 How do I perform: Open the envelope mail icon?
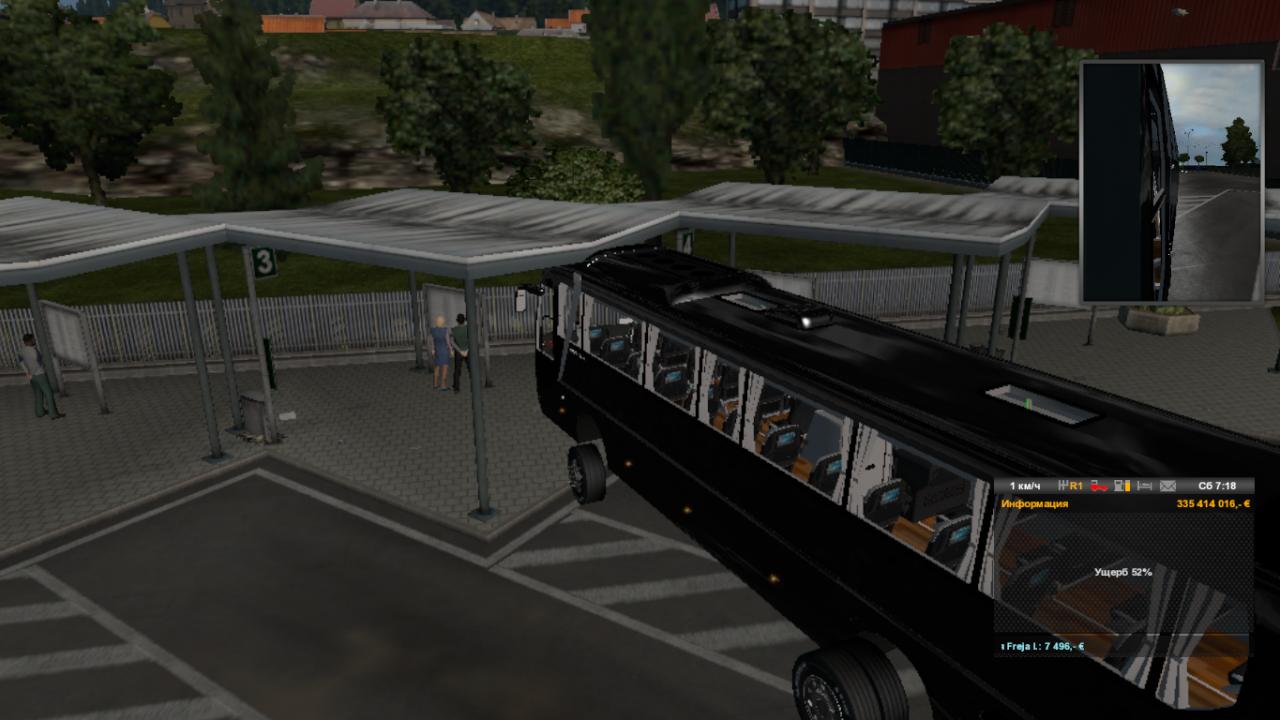tap(1167, 486)
